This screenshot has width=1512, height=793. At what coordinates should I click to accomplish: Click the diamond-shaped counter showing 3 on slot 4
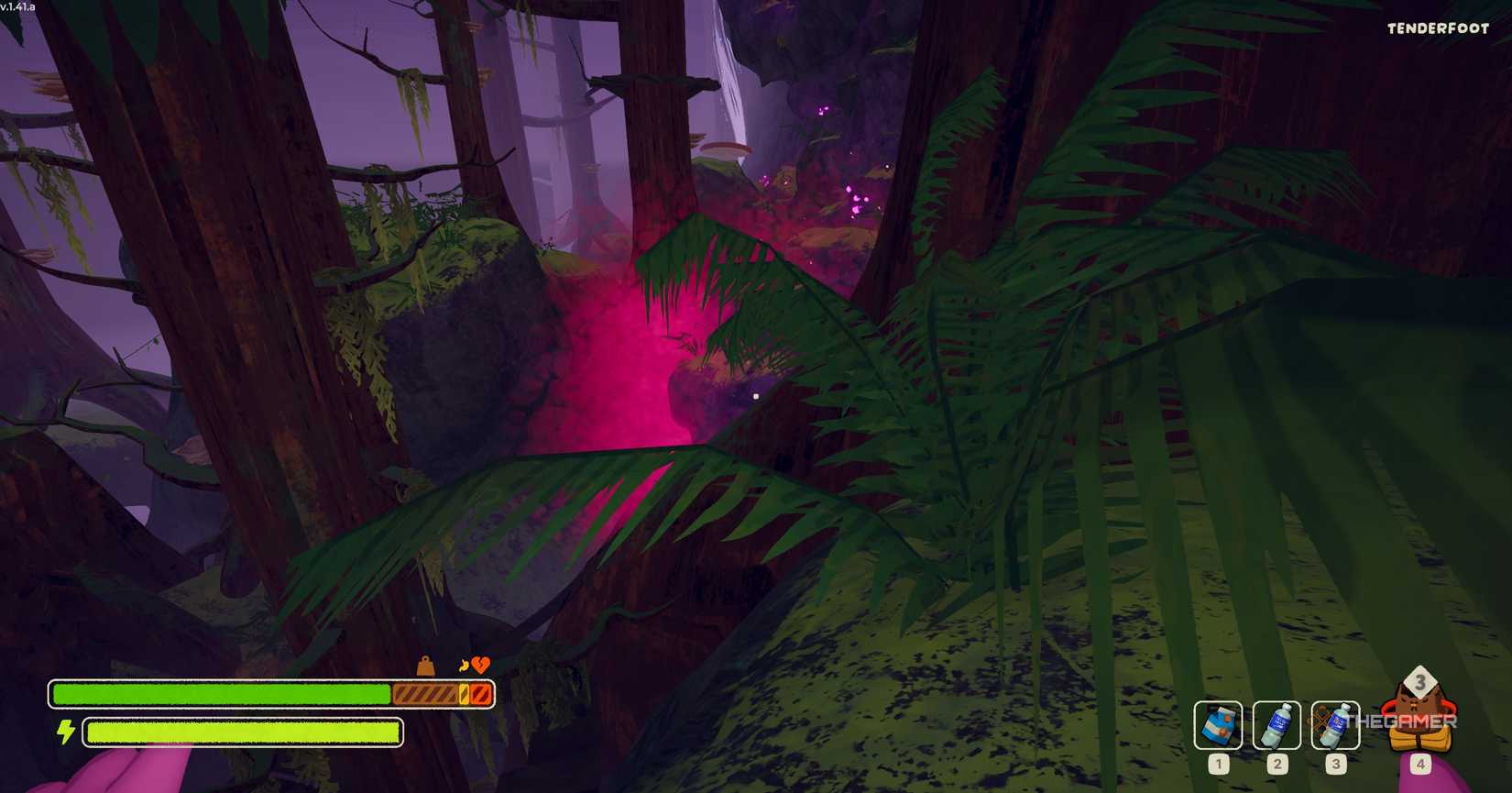pyautogui.click(x=1419, y=682)
